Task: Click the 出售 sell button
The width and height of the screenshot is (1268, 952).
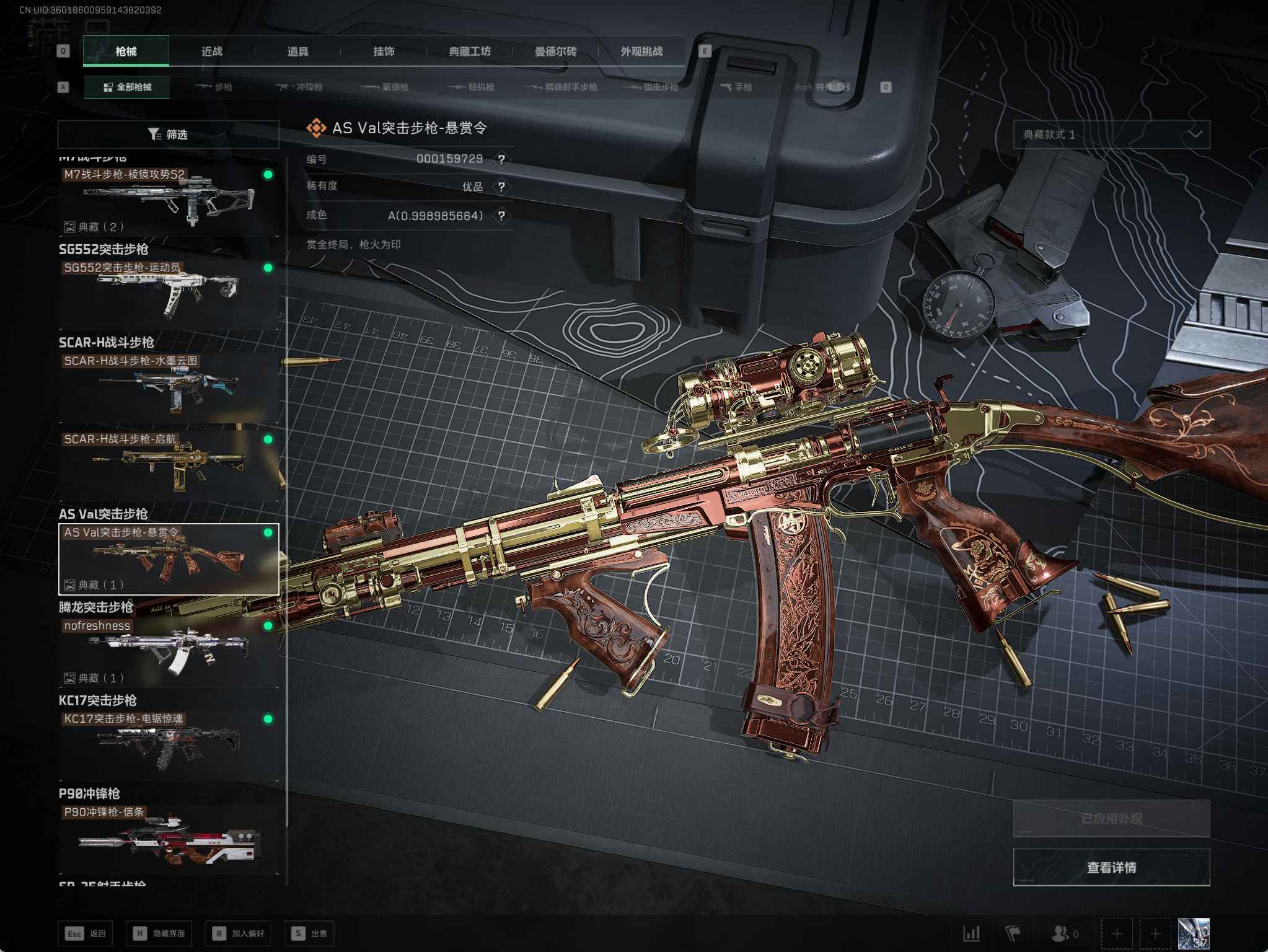Action: 309,933
